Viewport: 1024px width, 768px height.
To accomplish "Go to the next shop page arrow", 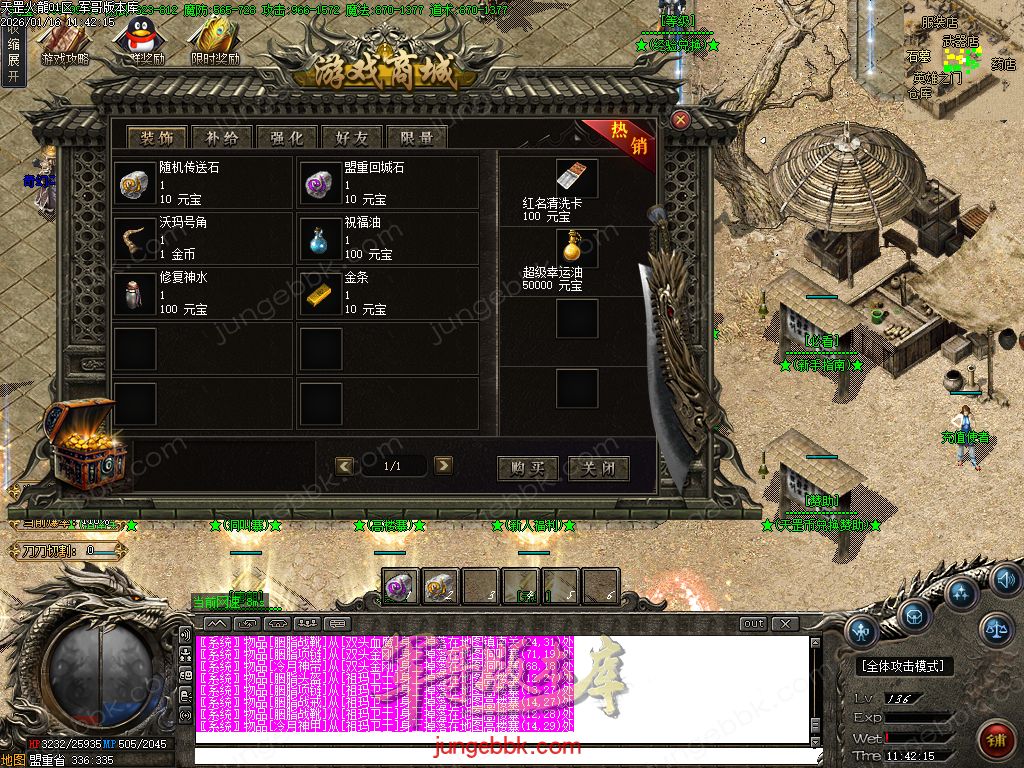I will point(443,465).
